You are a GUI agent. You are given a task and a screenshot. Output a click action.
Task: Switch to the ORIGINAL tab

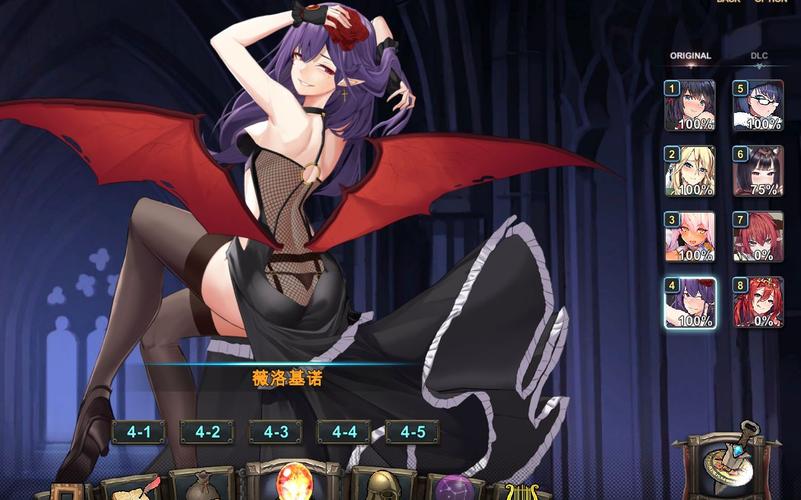[690, 56]
